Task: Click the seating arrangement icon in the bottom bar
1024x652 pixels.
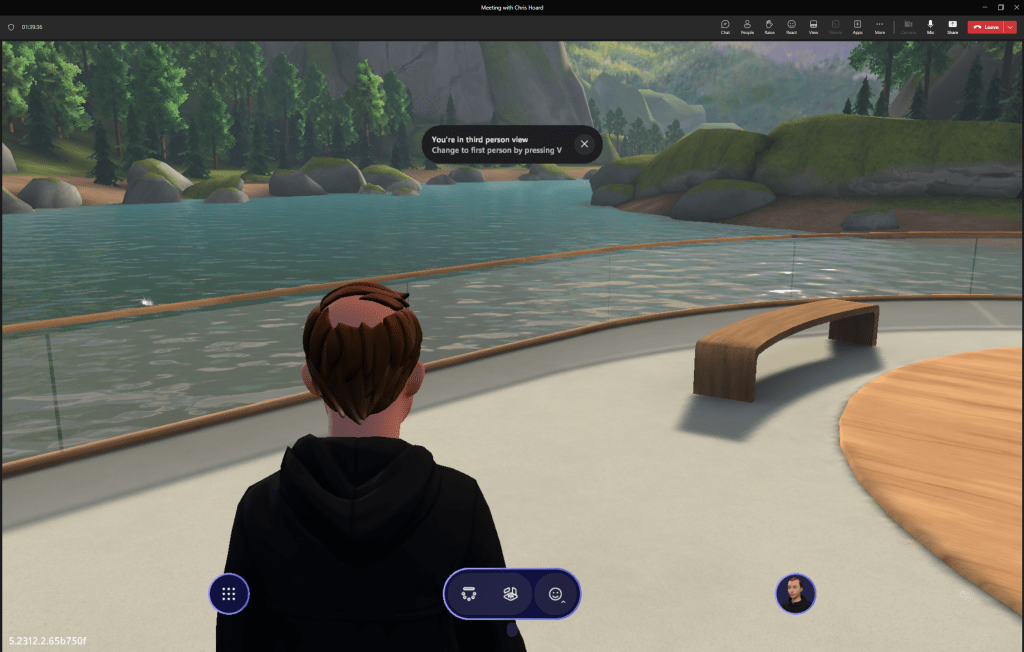Action: coord(468,594)
